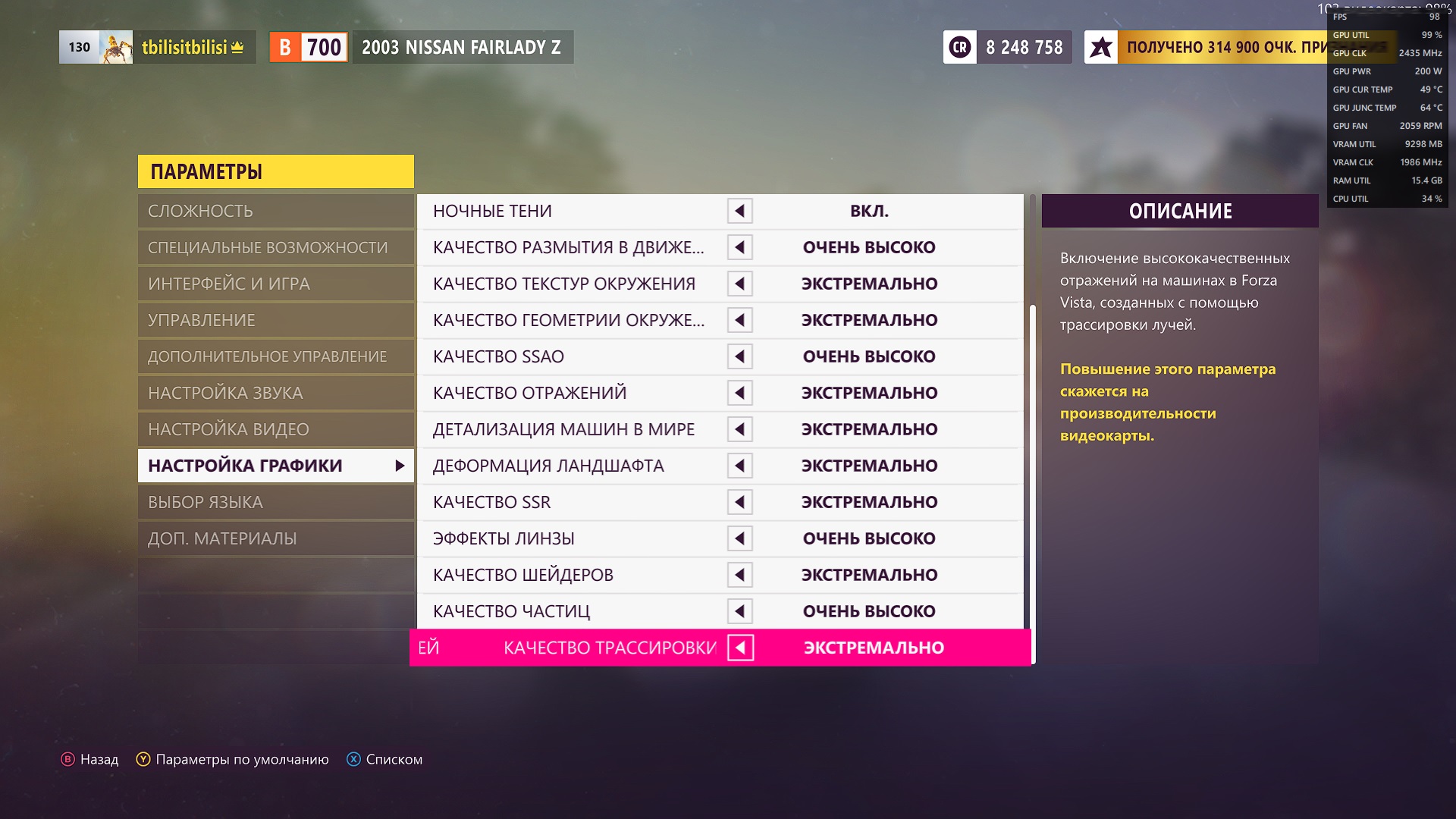Decrease КАЧЕСТВО SSAO using its arrow
Screen dimensions: 1456x819
coord(739,356)
